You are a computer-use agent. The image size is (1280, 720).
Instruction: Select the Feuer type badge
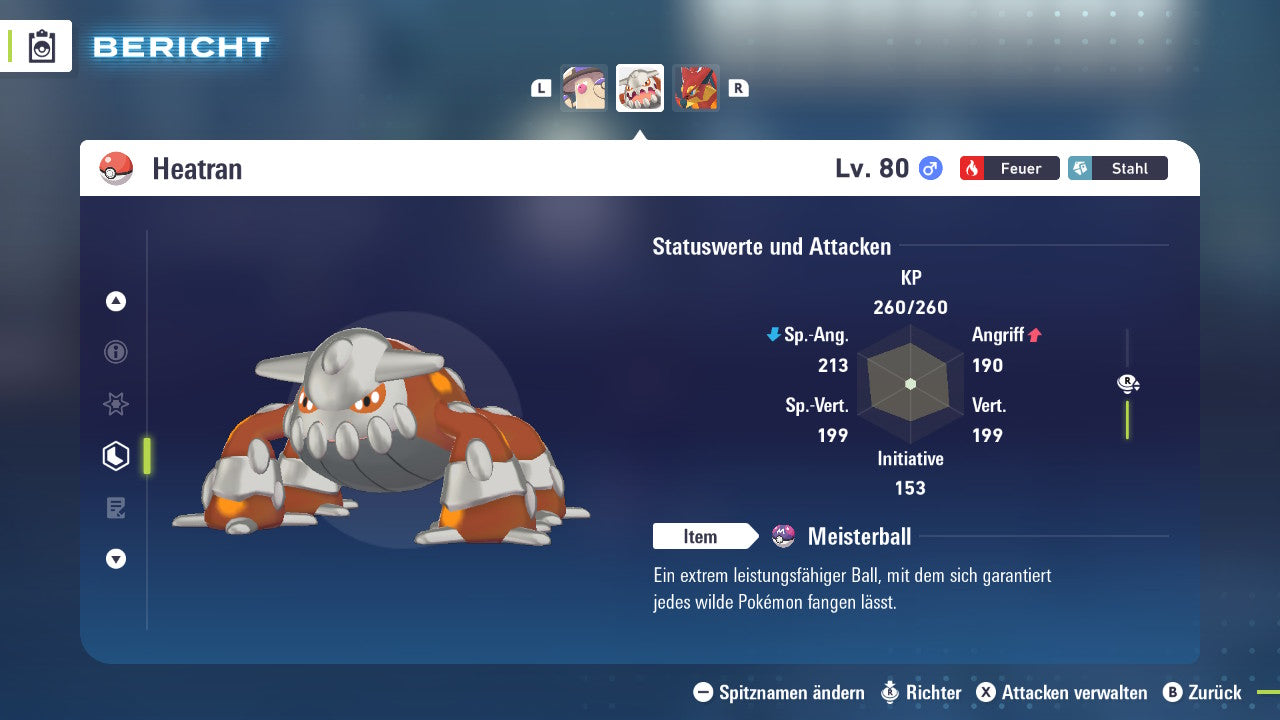[x=1009, y=168]
